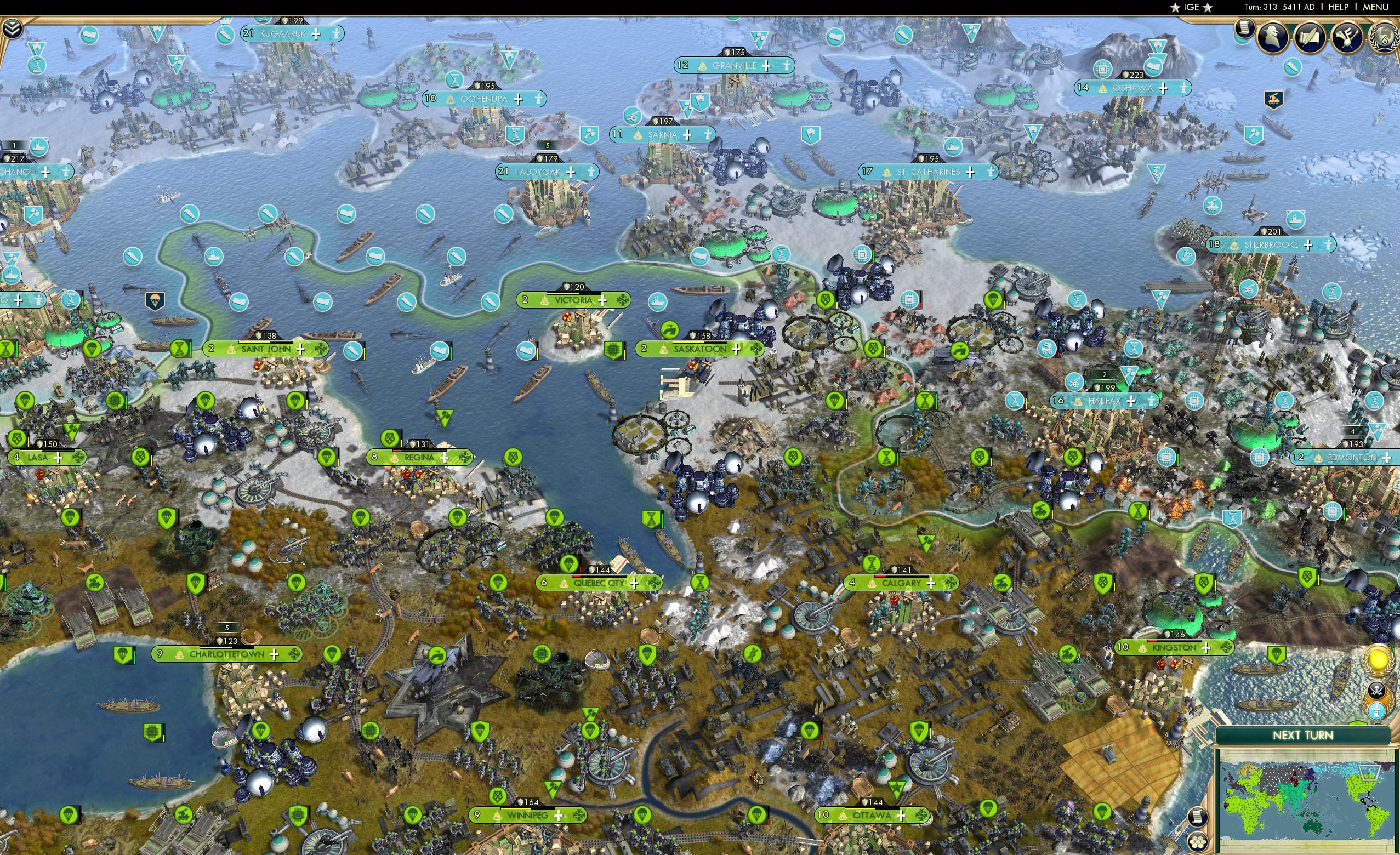Image resolution: width=1400 pixels, height=855 pixels.
Task: Click the inukshuk civilization emblem near the minimap
Action: coord(1377,711)
